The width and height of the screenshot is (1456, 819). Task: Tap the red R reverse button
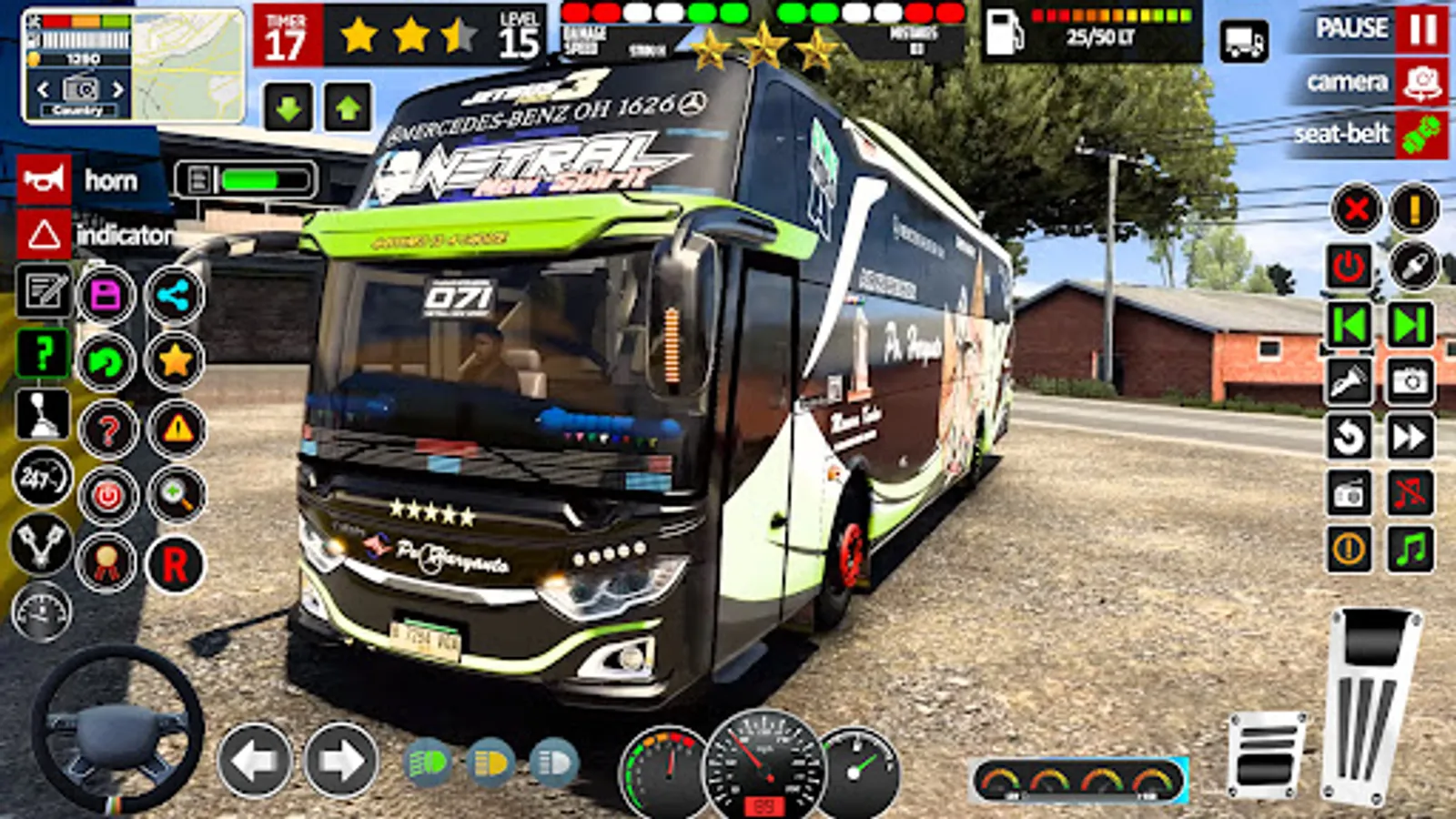(175, 565)
